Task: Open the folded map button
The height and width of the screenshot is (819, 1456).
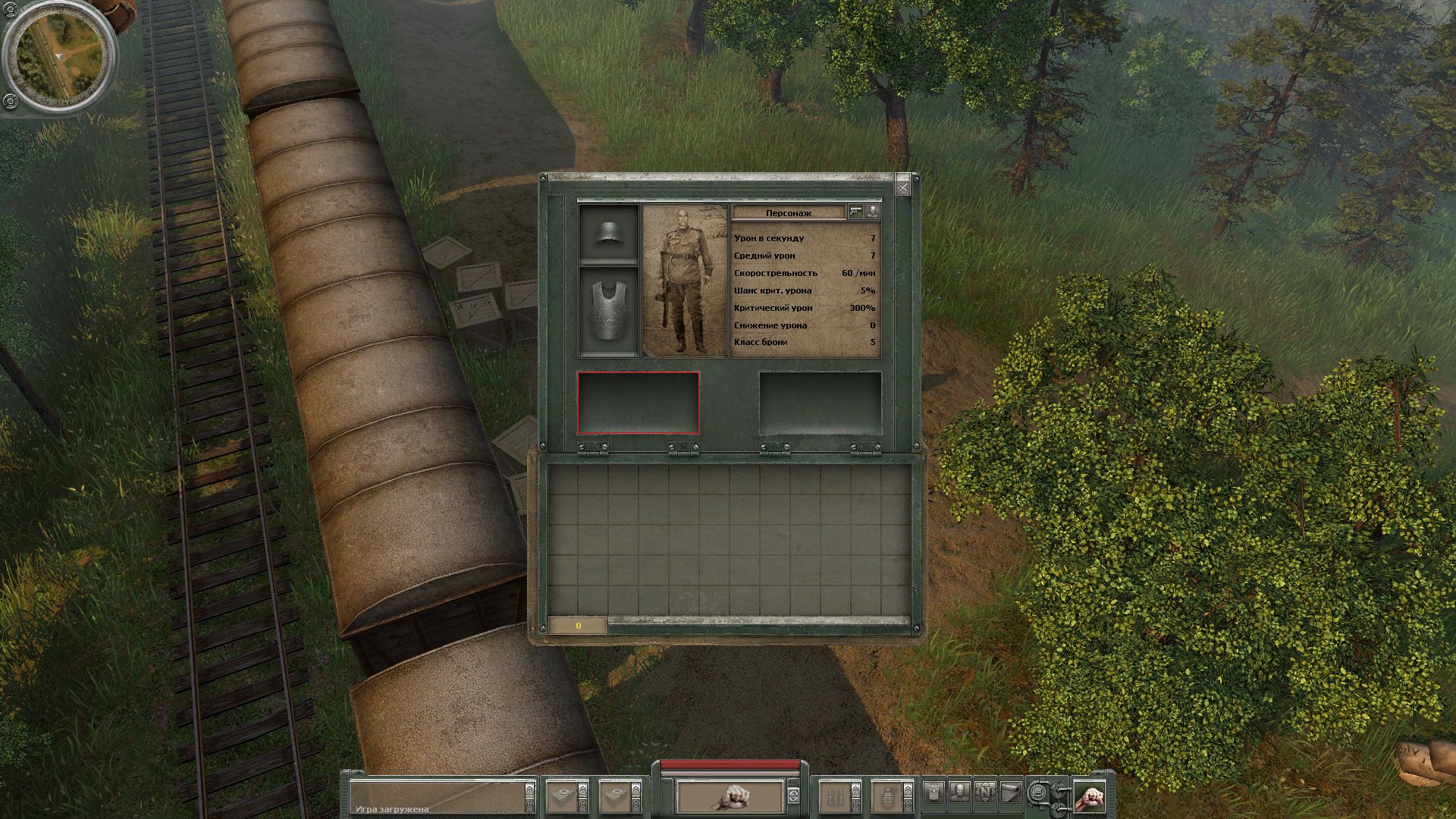Action: coord(1011,793)
